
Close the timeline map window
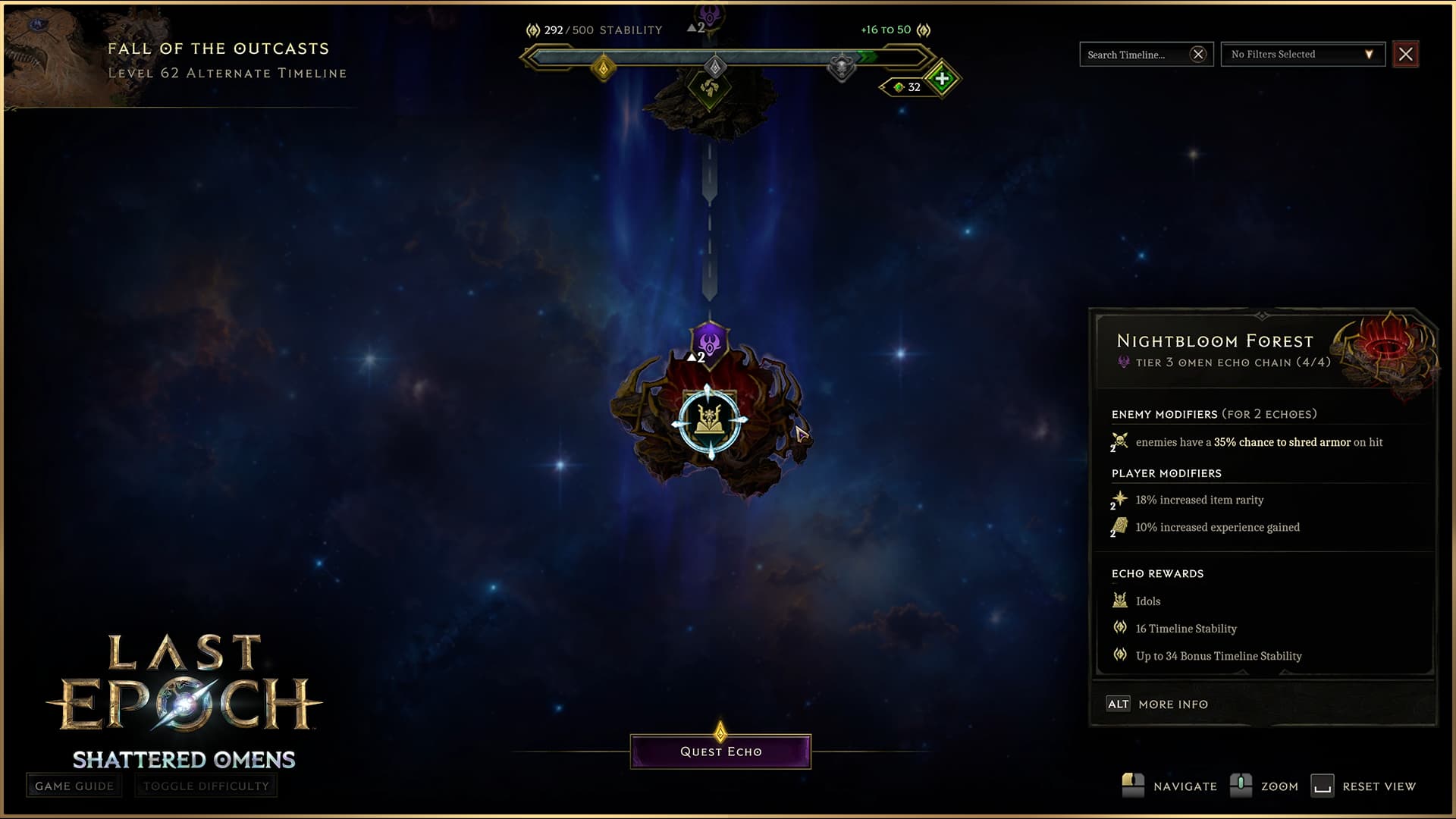[1405, 55]
